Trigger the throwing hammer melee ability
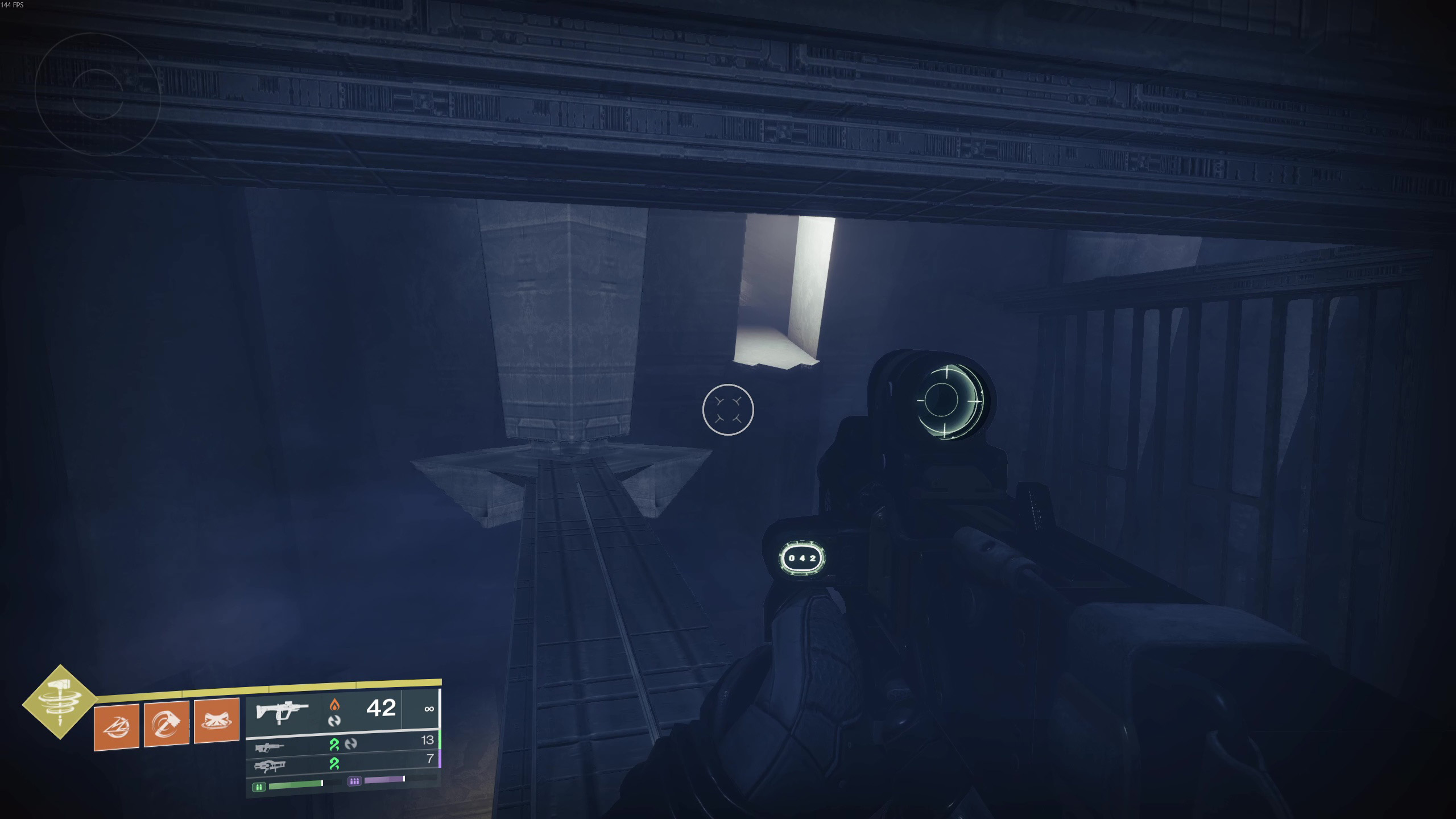 point(167,723)
